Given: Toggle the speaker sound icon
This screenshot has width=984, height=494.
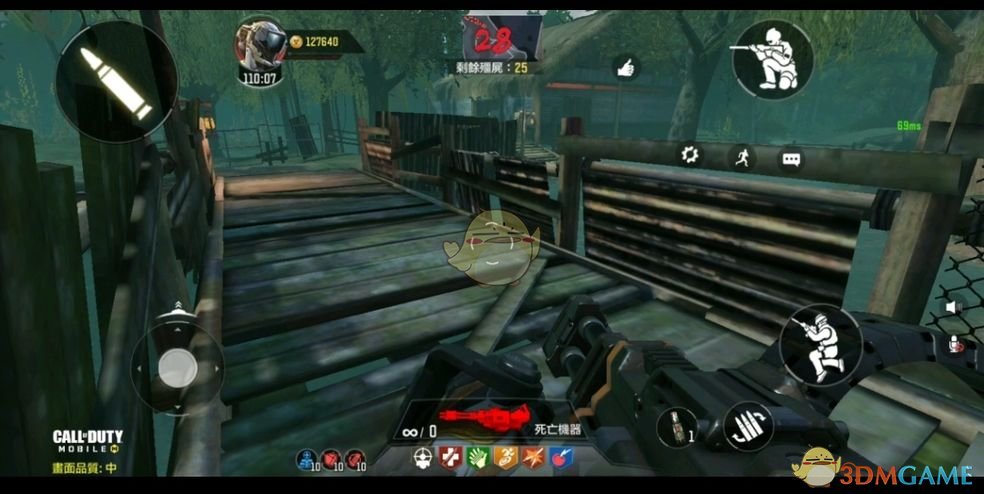Looking at the screenshot, I should tap(952, 307).
